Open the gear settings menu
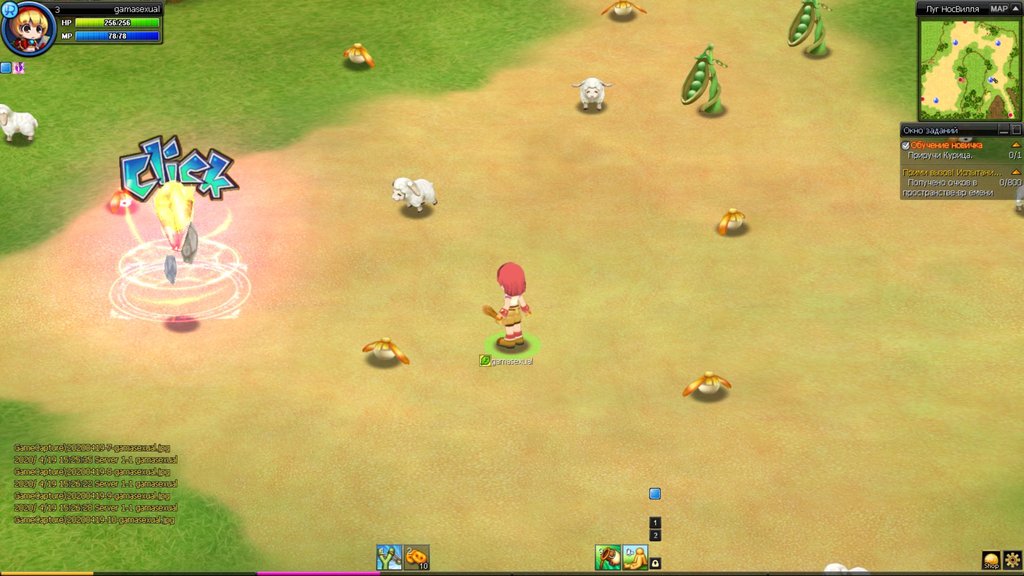Screen dimensions: 1024x576 coord(1012,559)
